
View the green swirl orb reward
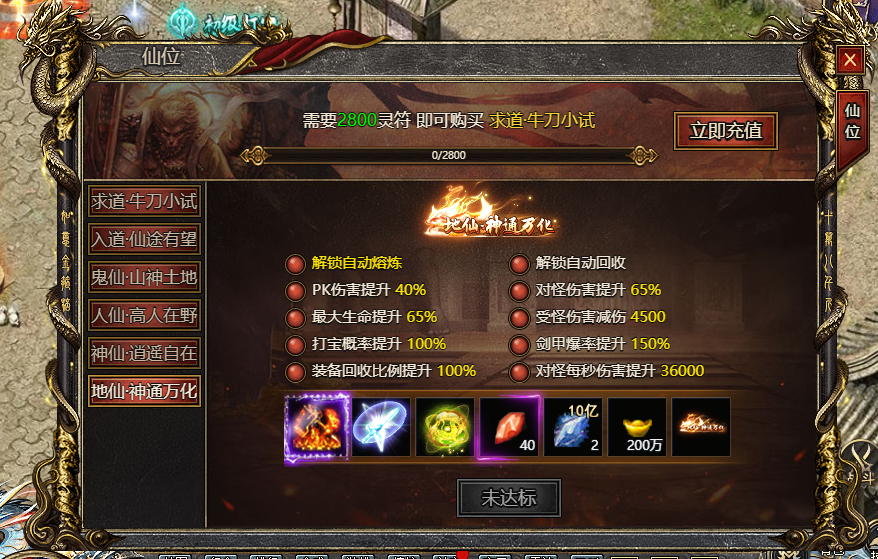(445, 427)
